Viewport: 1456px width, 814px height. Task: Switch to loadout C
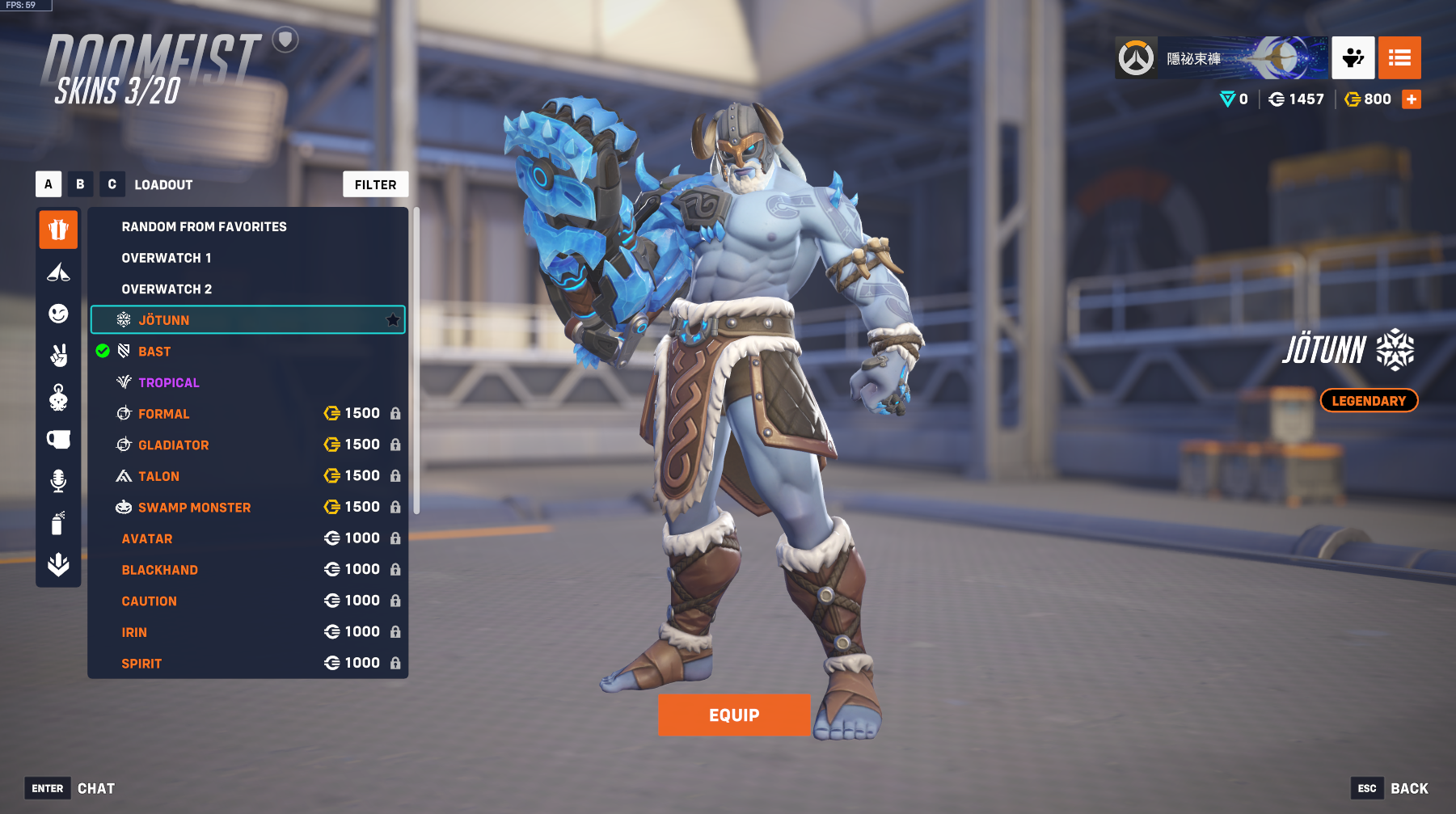(112, 184)
